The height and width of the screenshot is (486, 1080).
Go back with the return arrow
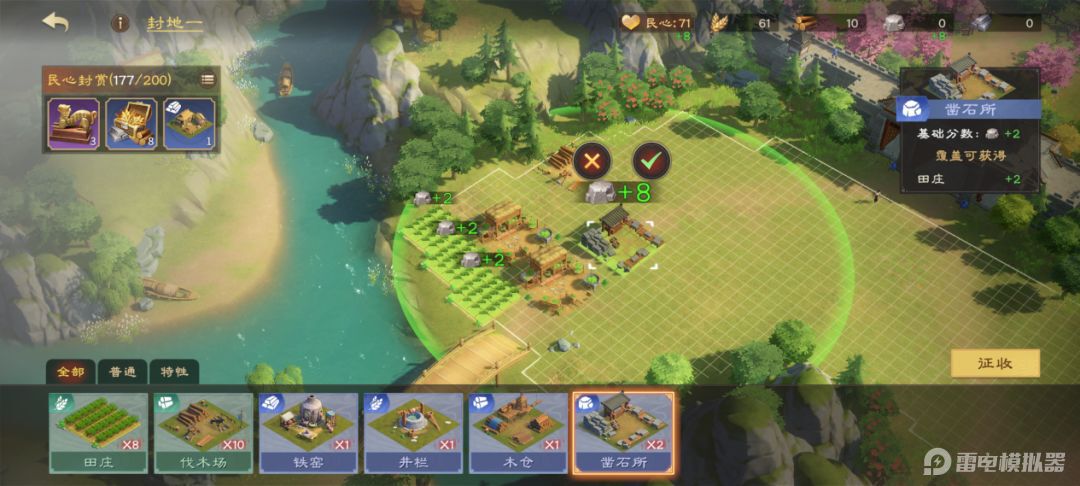pos(55,22)
